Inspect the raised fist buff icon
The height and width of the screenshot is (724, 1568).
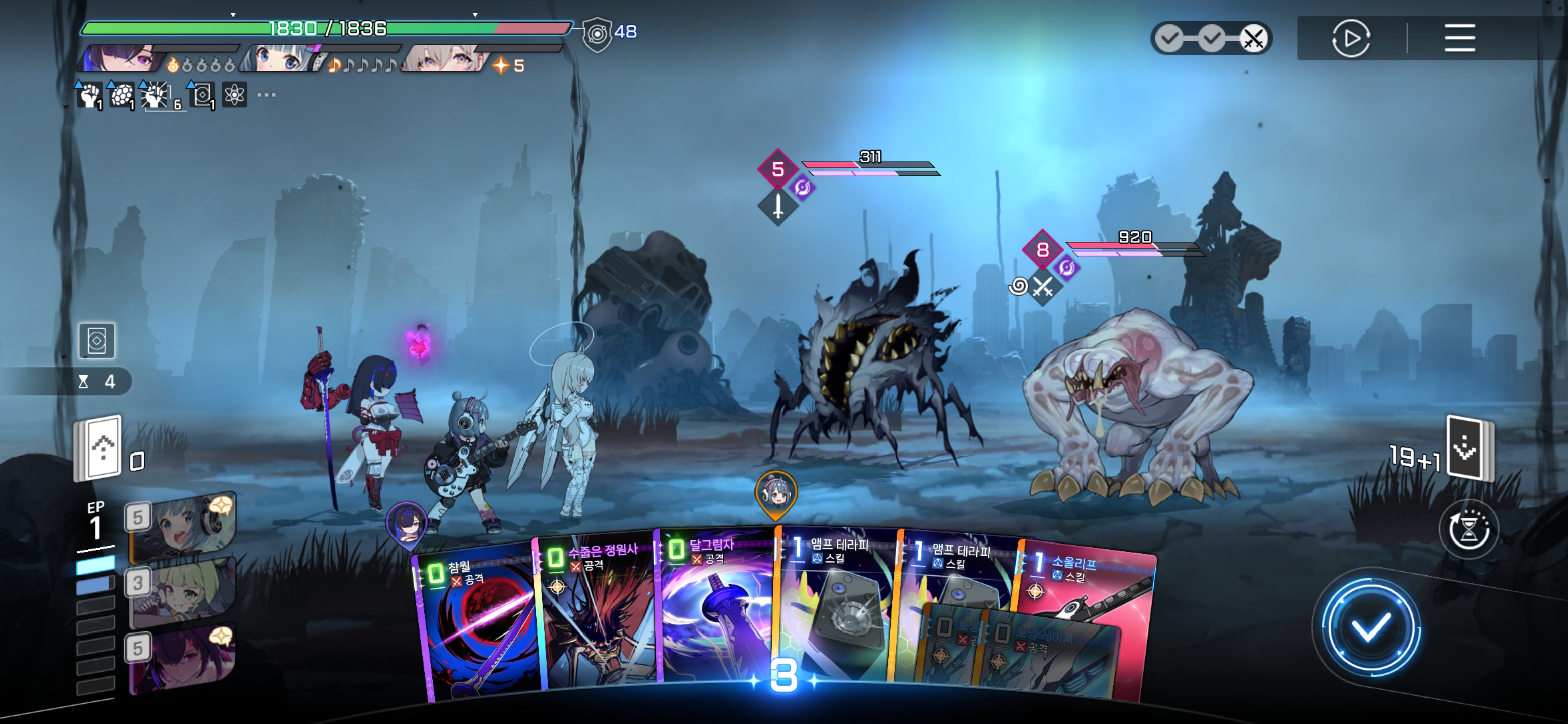click(89, 95)
